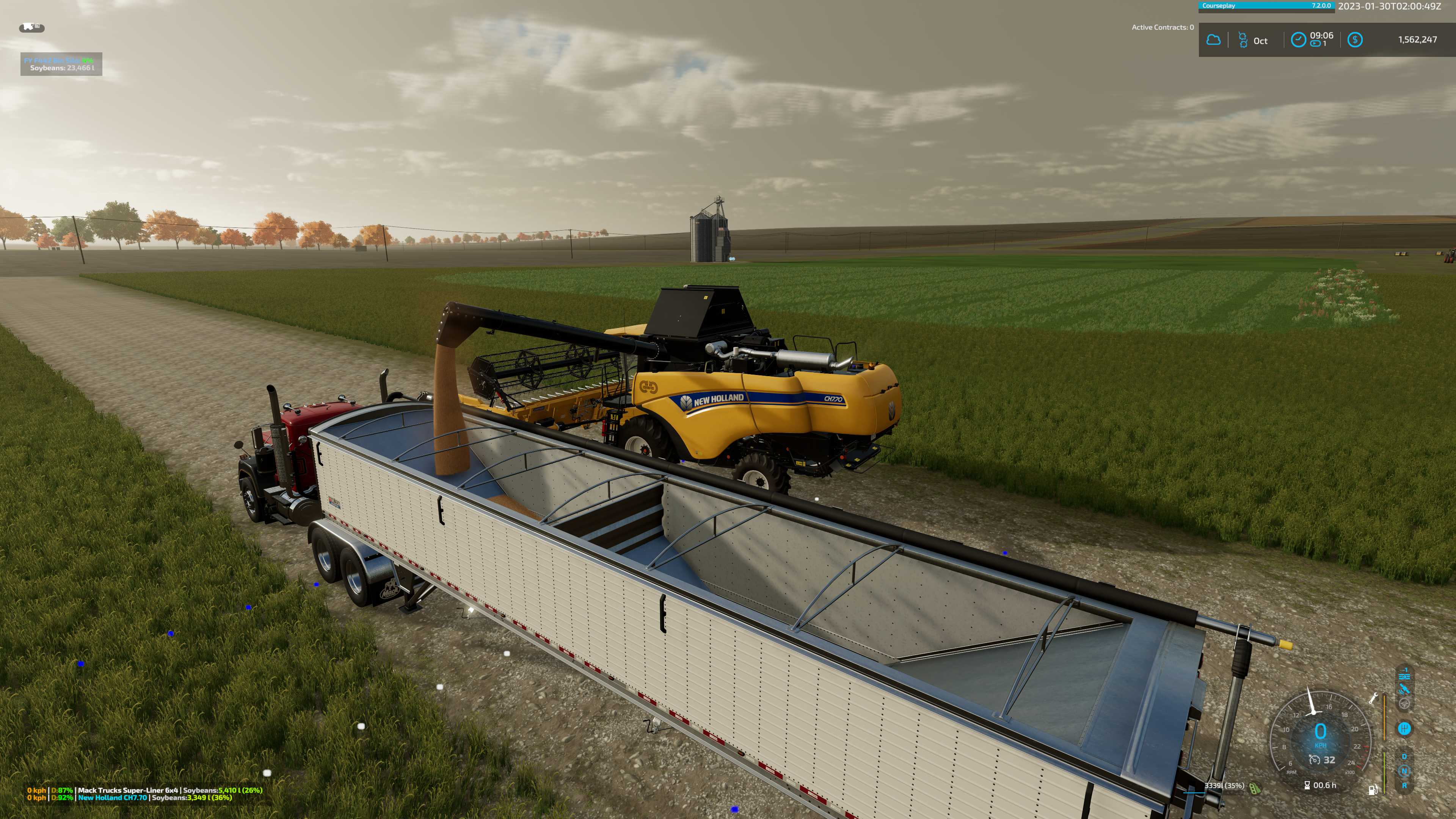1456x819 pixels.
Task: Open the dollar money icon
Action: 1355,39
